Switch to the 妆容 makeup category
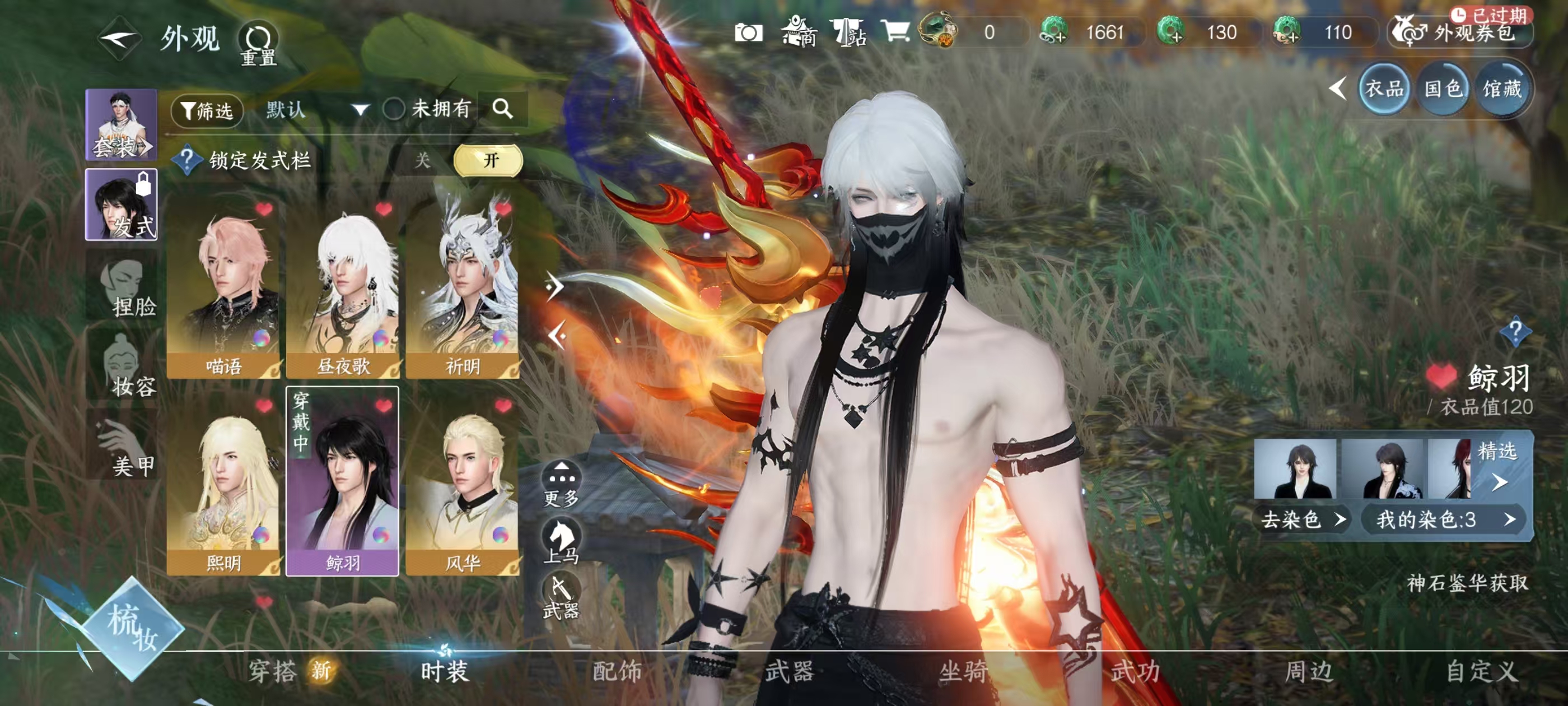1568x706 pixels. [x=123, y=366]
